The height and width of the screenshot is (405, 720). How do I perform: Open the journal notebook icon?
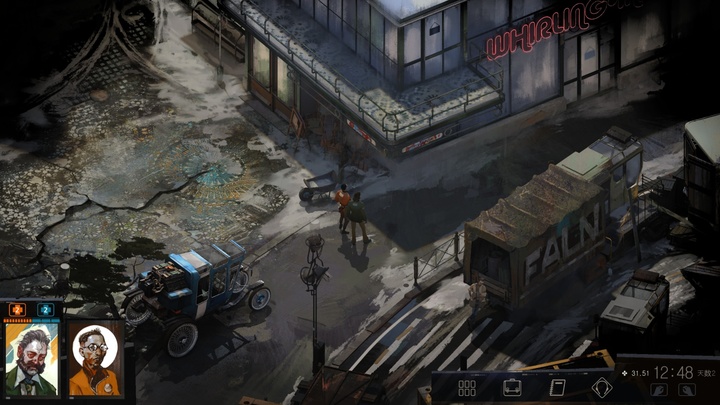coord(558,388)
